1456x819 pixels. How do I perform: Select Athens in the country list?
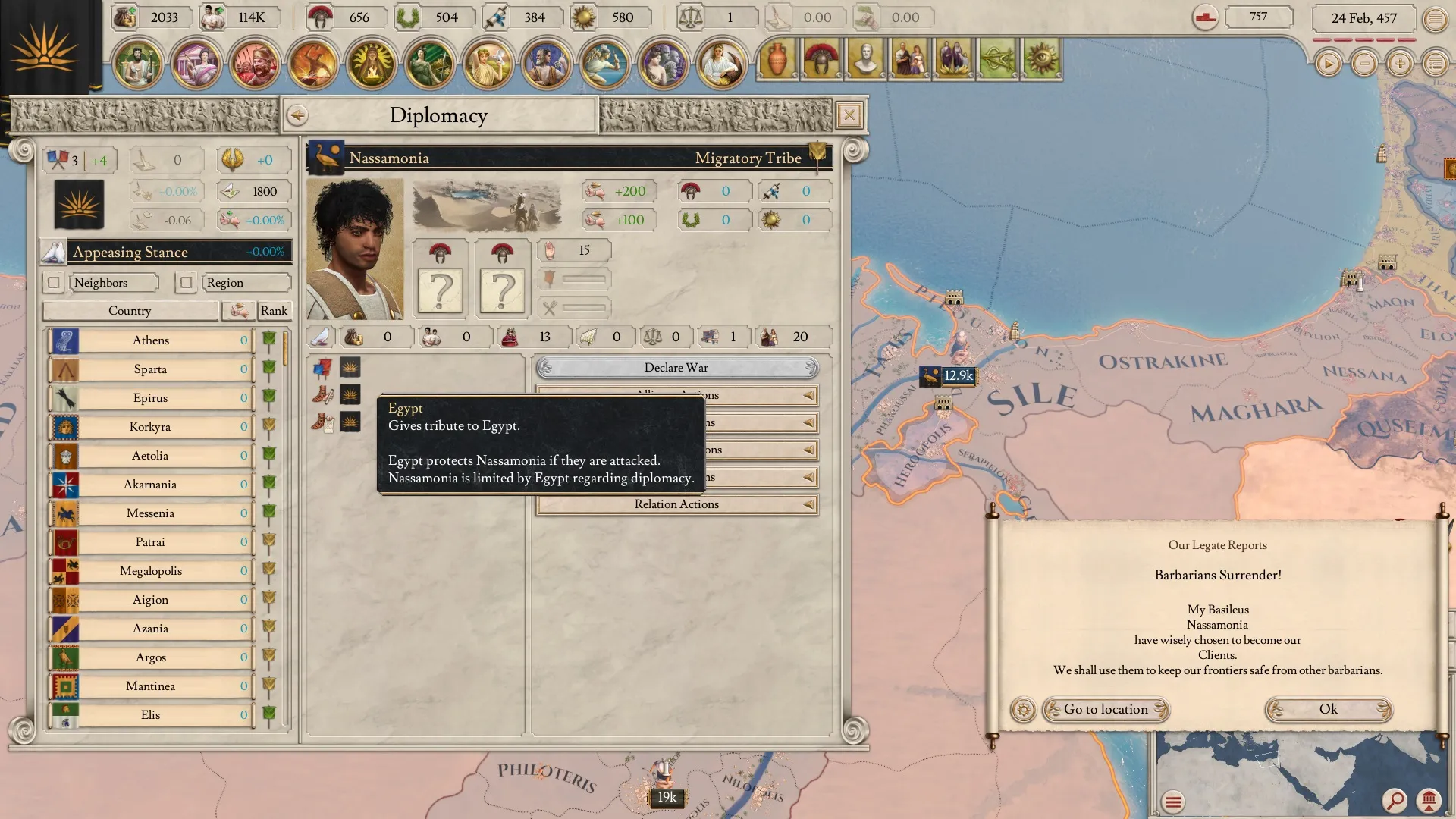151,340
